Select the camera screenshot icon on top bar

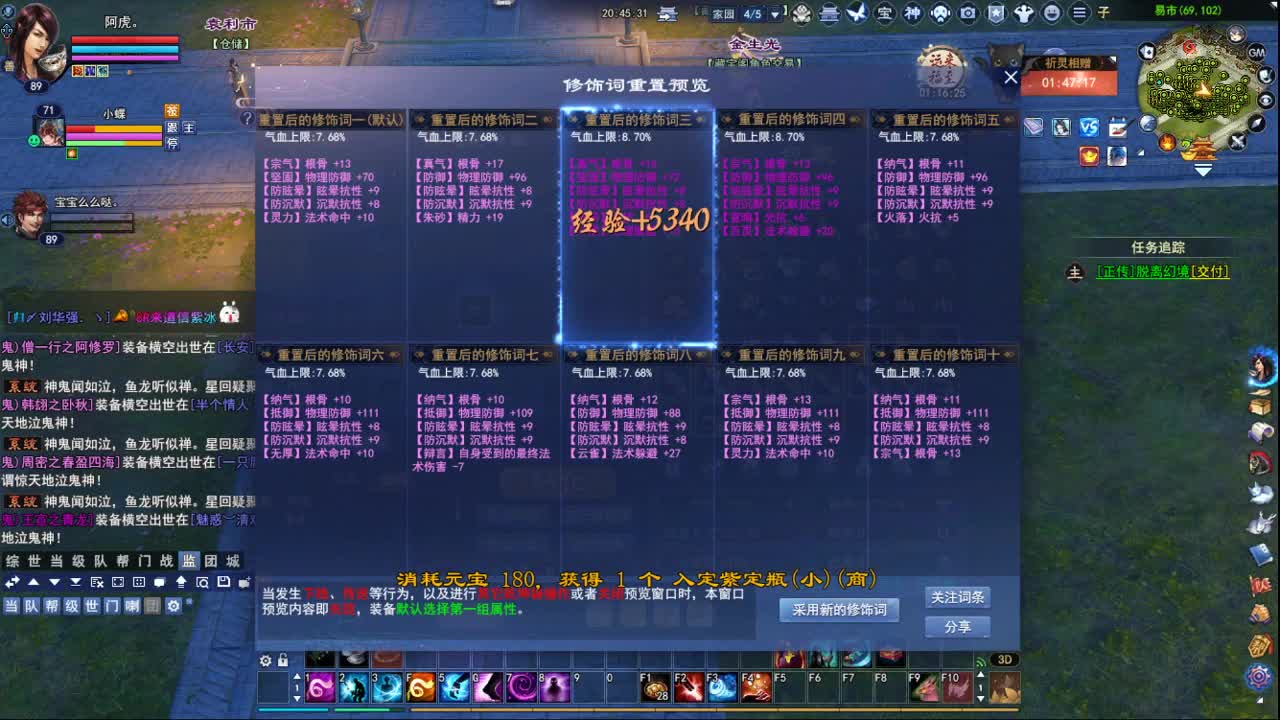tap(968, 13)
